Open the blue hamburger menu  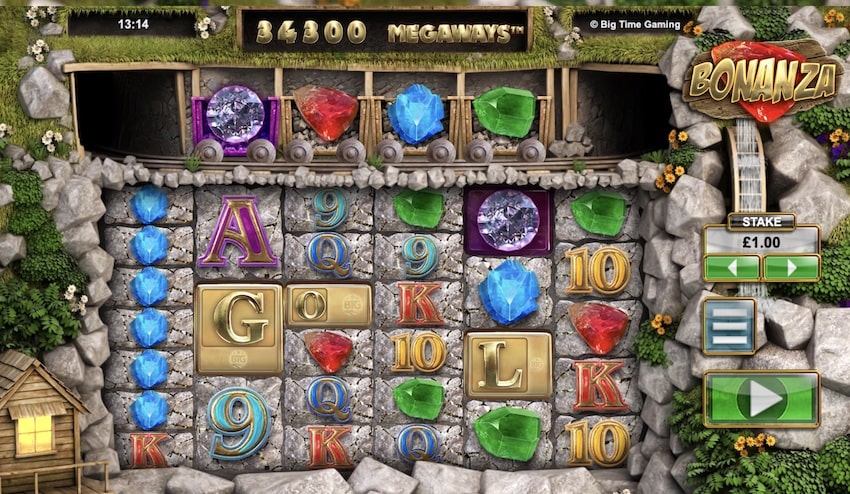click(x=728, y=326)
